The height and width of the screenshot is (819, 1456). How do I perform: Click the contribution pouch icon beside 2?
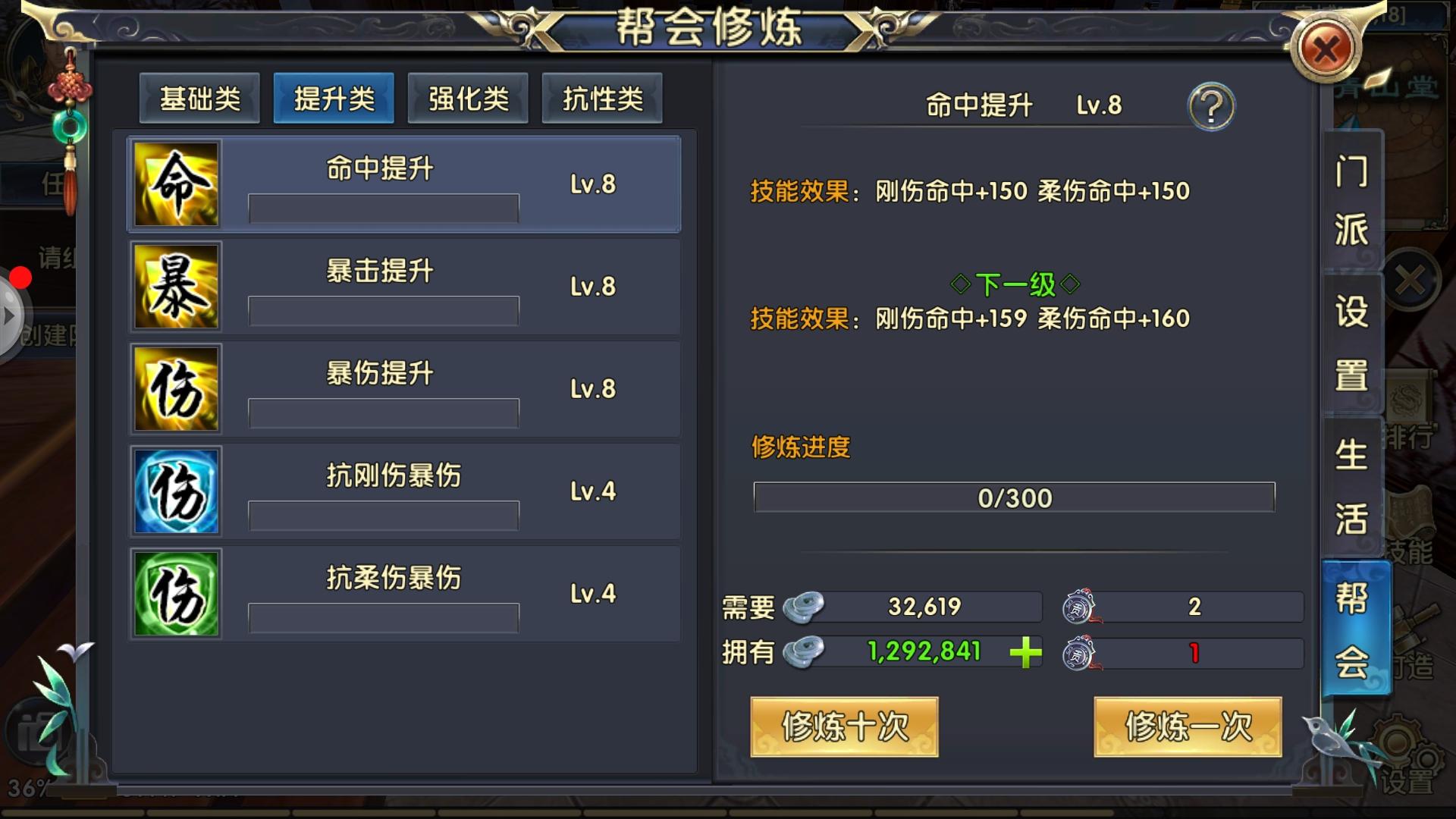(1077, 607)
